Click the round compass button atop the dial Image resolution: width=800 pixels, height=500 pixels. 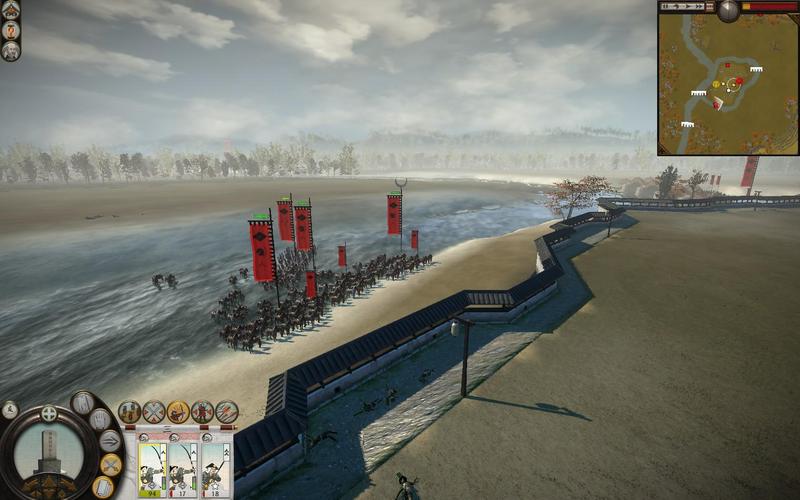click(x=48, y=414)
